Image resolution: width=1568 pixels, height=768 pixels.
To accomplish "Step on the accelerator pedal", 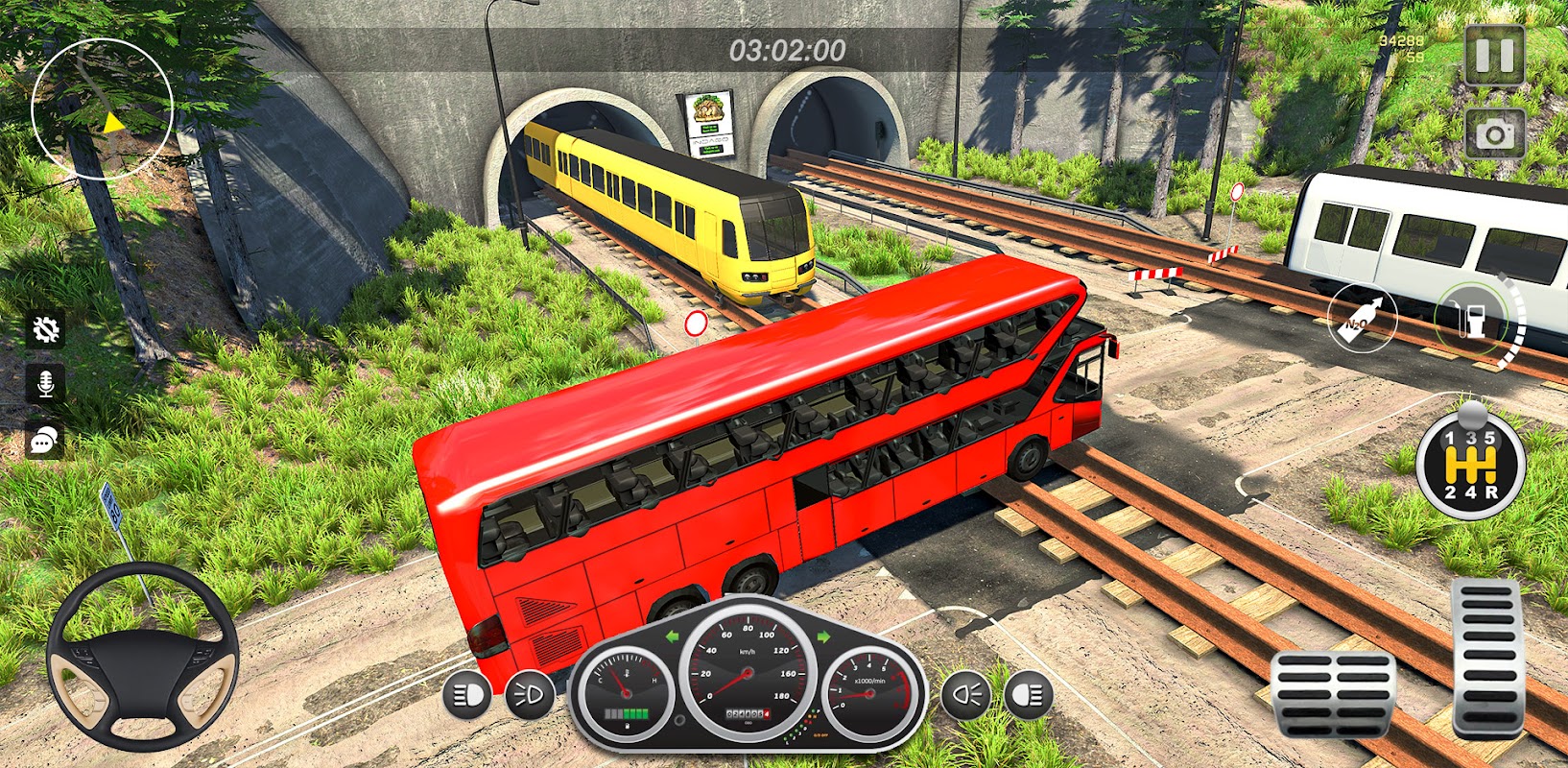I will point(1486,657).
